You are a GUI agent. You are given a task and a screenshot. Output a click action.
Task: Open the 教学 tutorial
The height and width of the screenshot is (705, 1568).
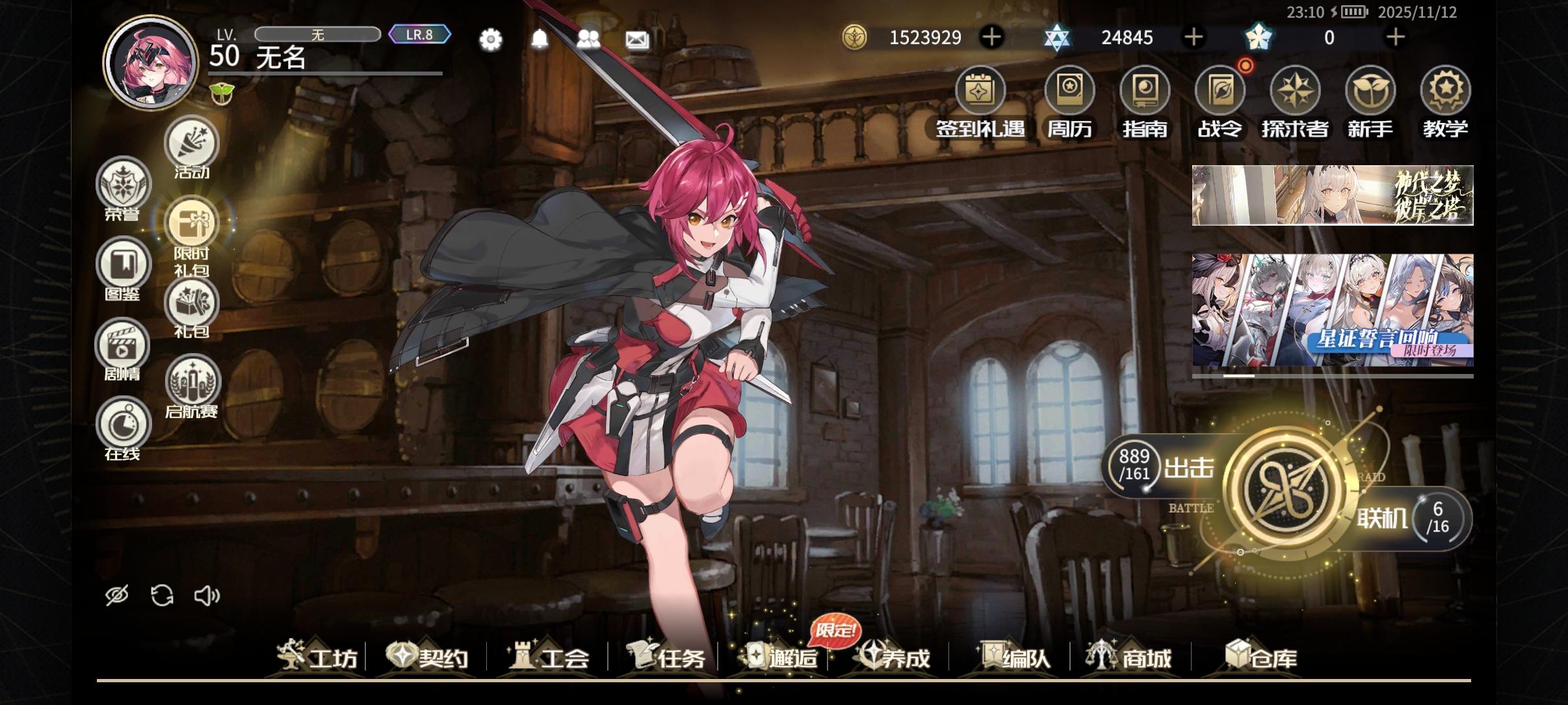click(x=1444, y=91)
